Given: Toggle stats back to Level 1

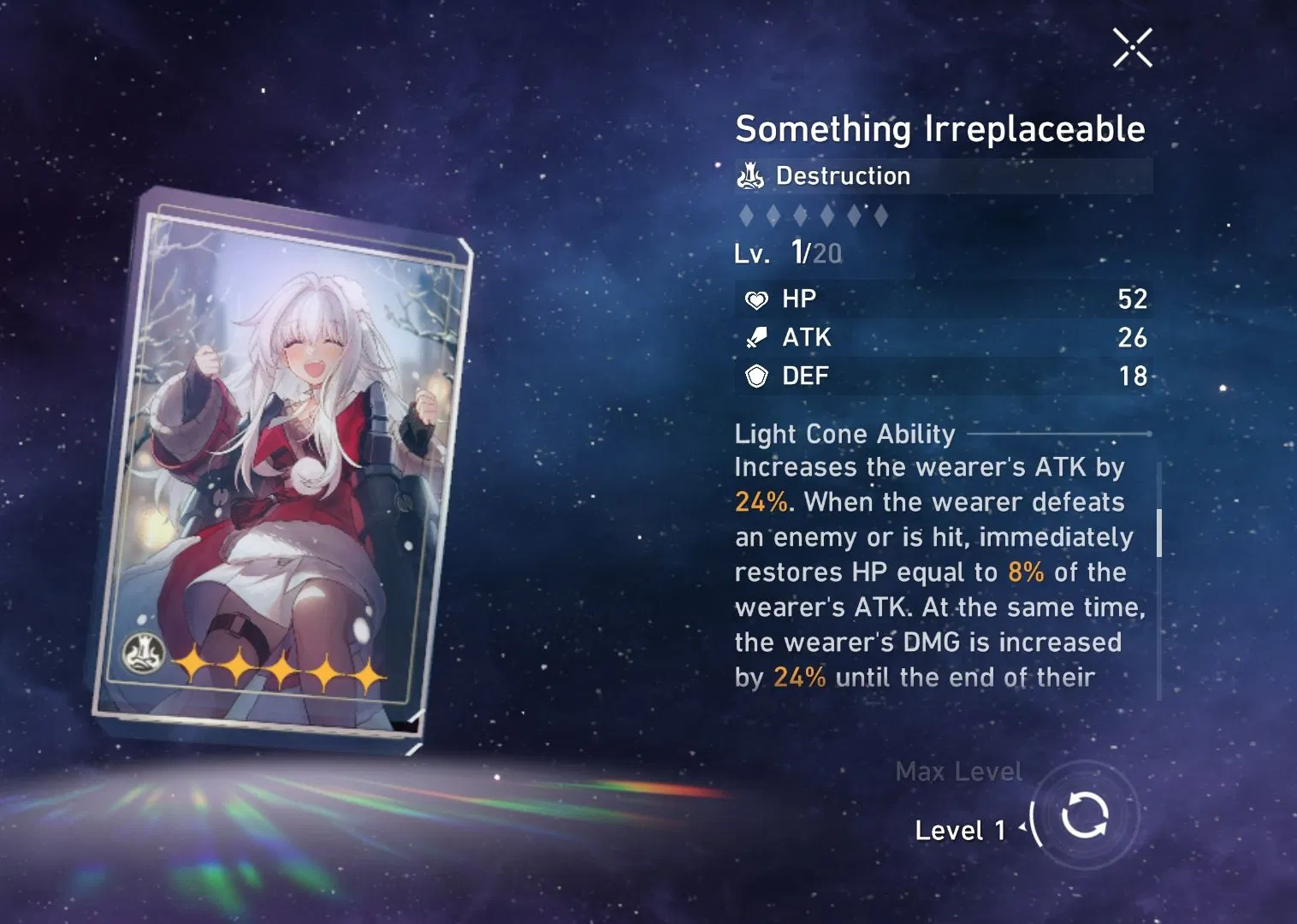Looking at the screenshot, I should (960, 830).
